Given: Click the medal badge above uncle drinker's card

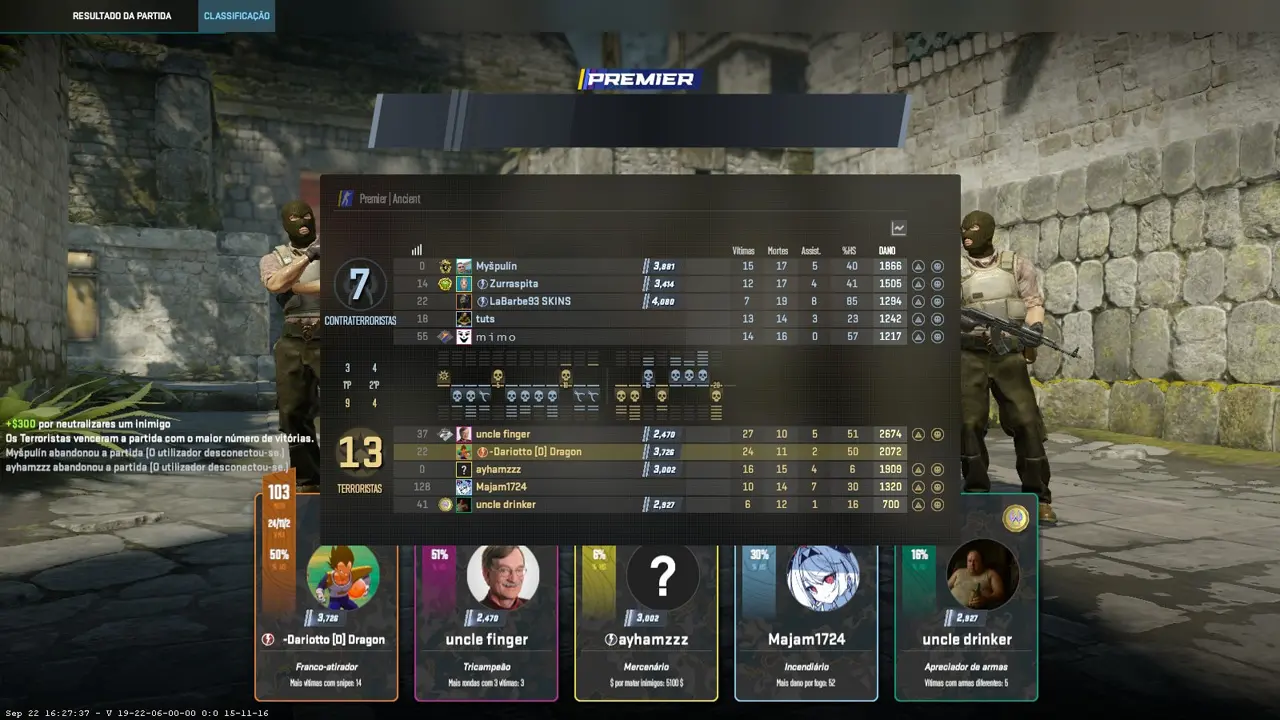Looking at the screenshot, I should (1016, 518).
